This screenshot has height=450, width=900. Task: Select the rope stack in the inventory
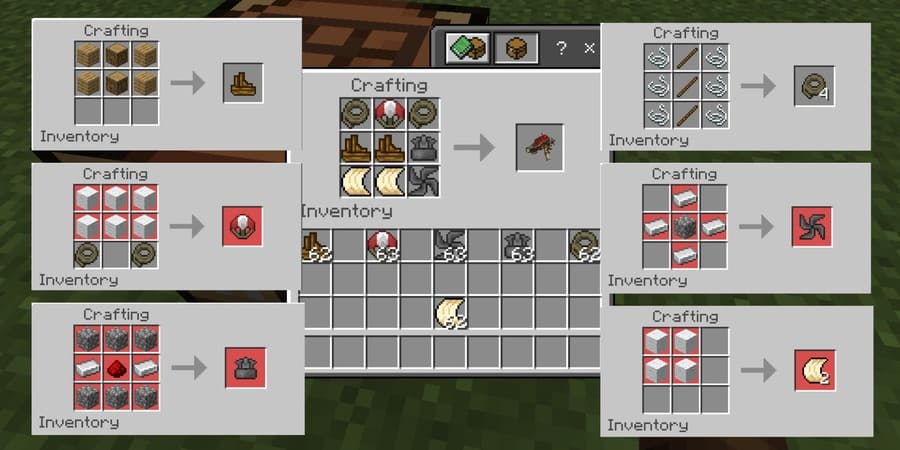coord(585,244)
